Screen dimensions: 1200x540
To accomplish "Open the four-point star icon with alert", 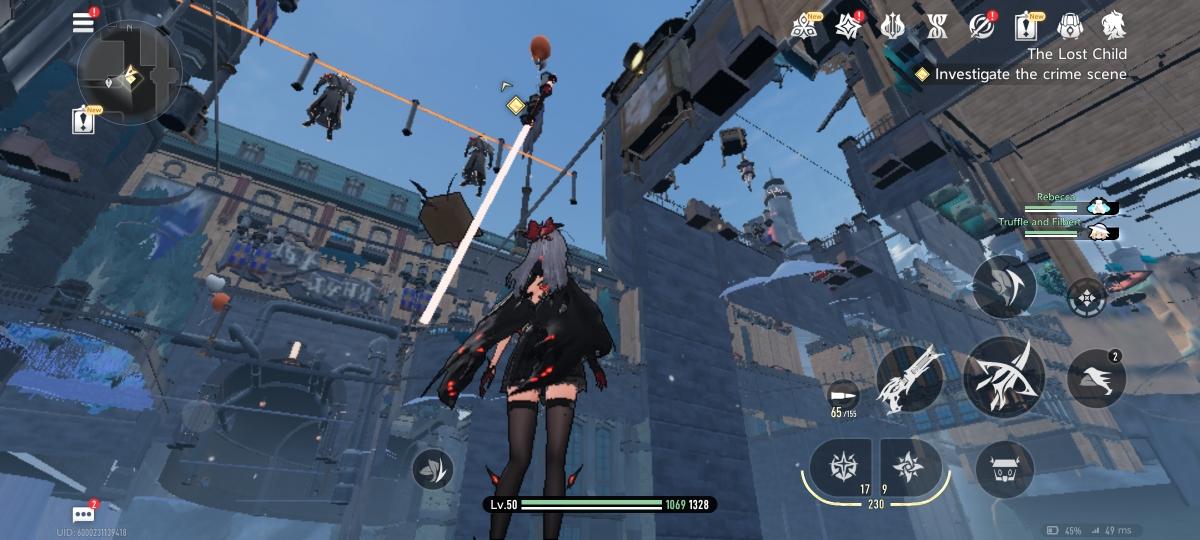I will tap(850, 25).
